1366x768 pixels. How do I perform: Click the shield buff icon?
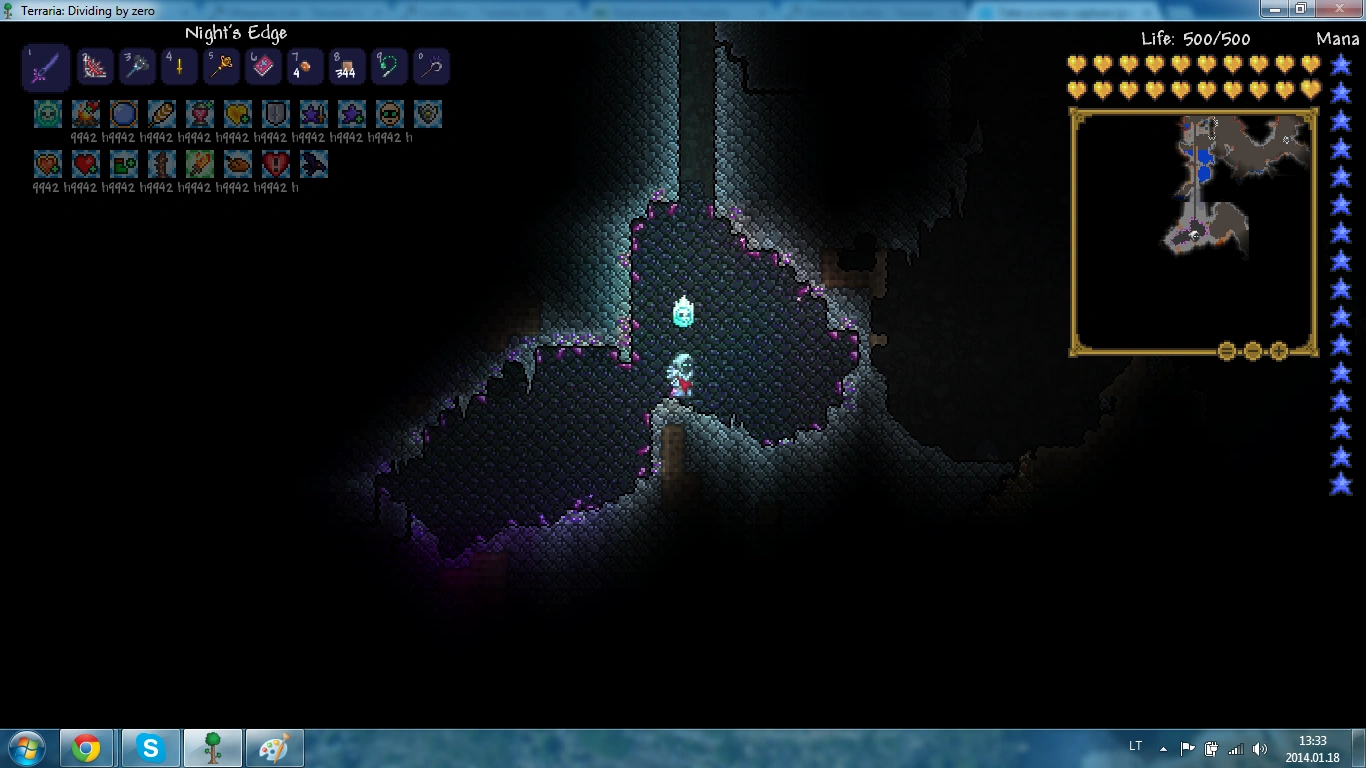pos(275,113)
